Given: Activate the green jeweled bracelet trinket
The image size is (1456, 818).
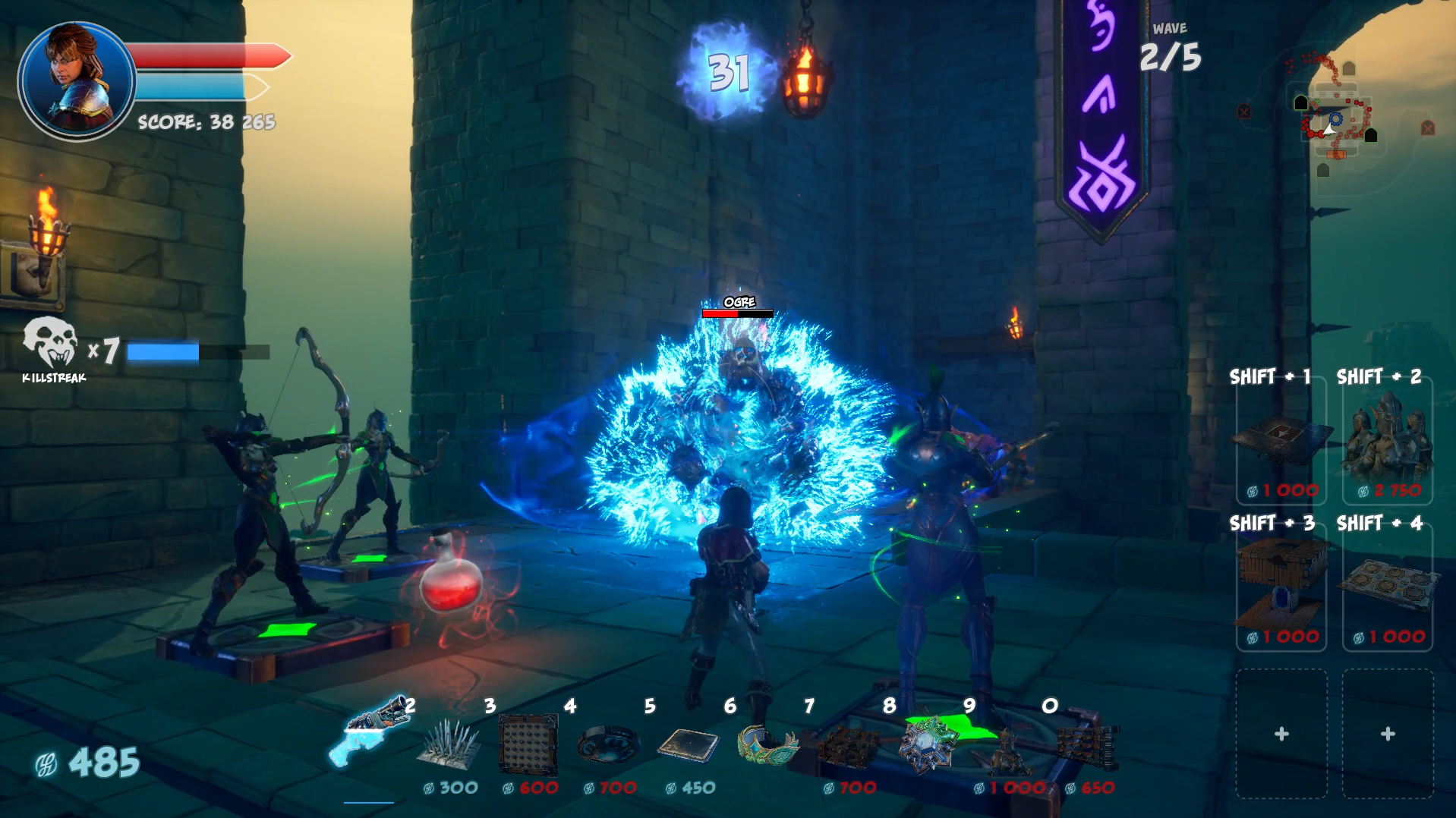Looking at the screenshot, I should (767, 744).
